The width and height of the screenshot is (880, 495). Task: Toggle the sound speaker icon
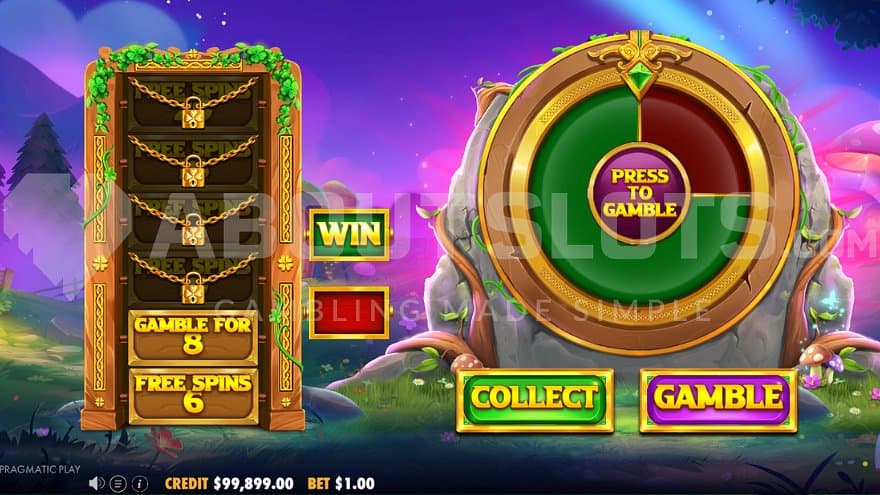coord(97,483)
